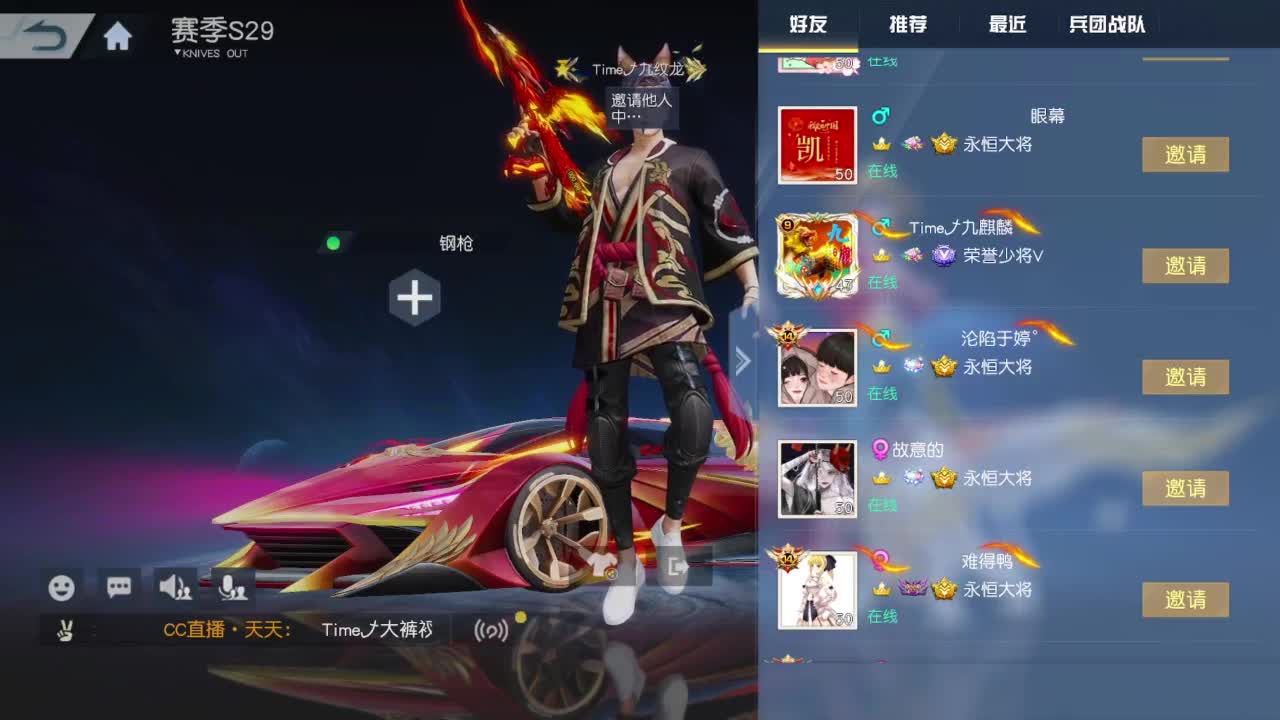Image resolution: width=1280 pixels, height=720 pixels.
Task: Expand the side panel chevron arrow
Action: point(743,360)
